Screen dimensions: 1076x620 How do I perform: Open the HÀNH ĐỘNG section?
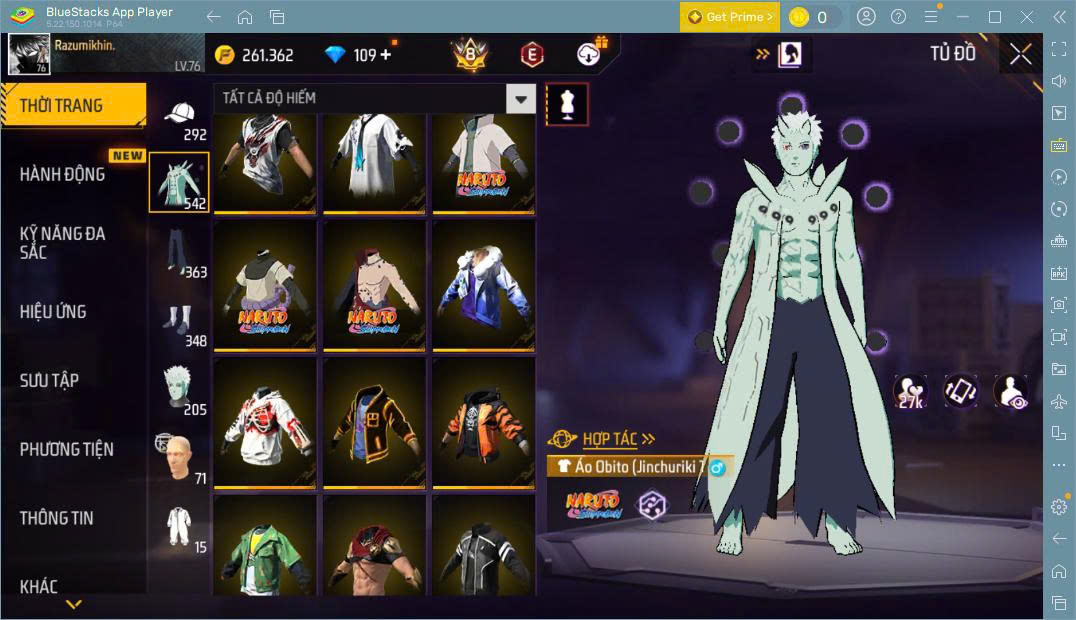click(62, 174)
